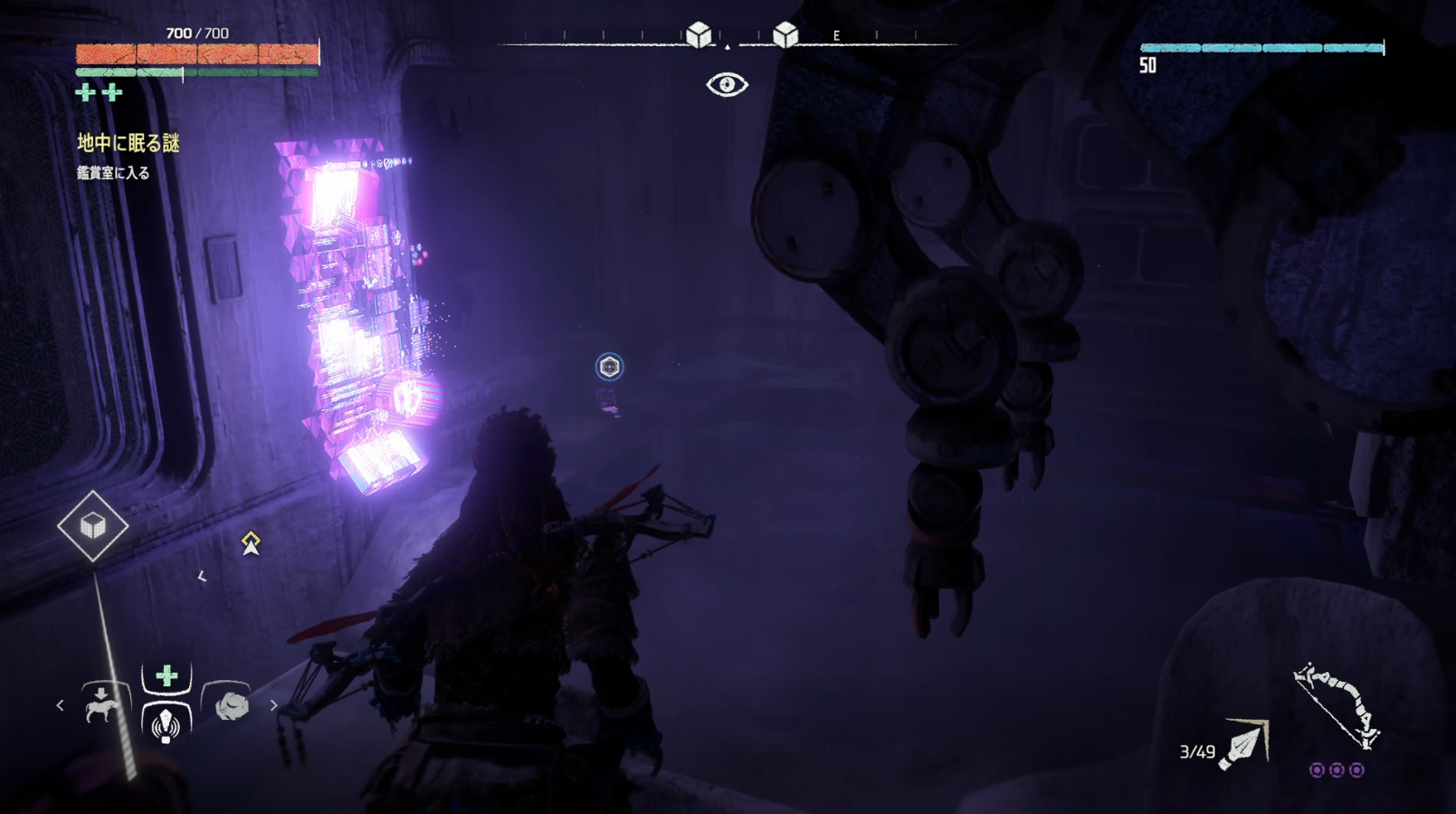
Task: Use the green cross medicine pouch
Action: coord(167,676)
